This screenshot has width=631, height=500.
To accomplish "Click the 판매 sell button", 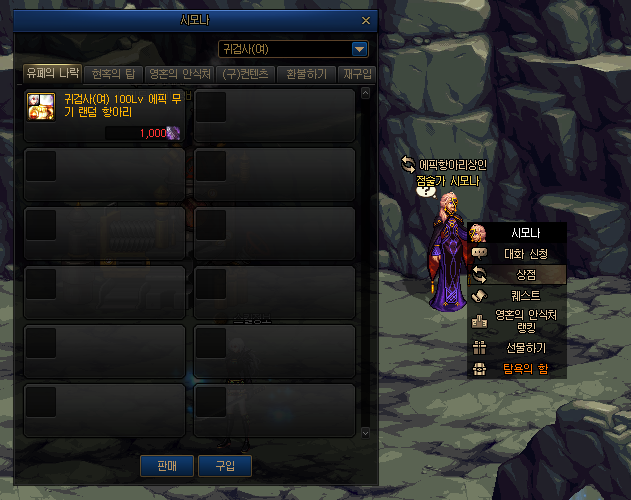I will 167,465.
